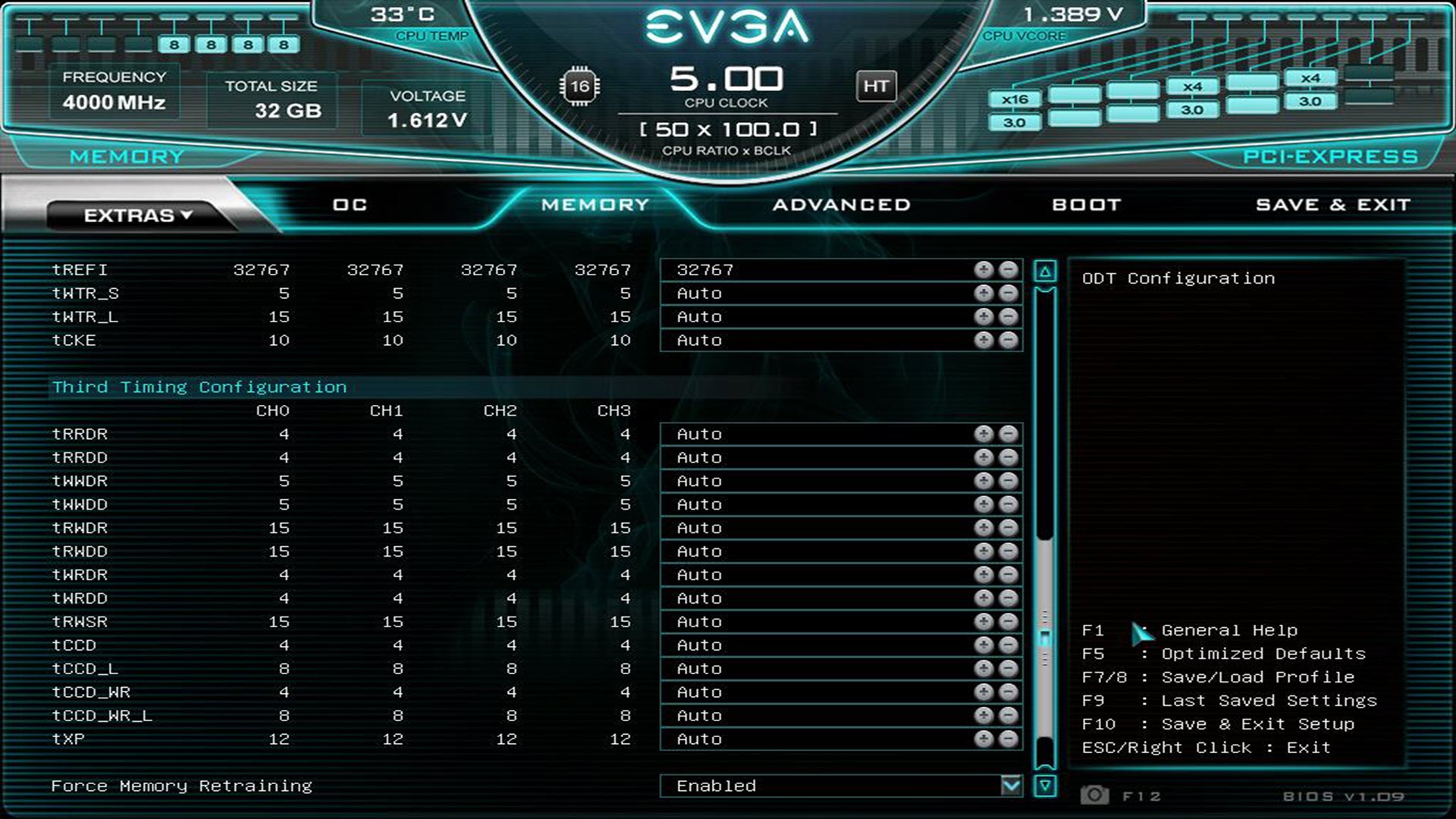1456x819 pixels.
Task: Select the tRRDR Auto value field
Action: point(815,435)
